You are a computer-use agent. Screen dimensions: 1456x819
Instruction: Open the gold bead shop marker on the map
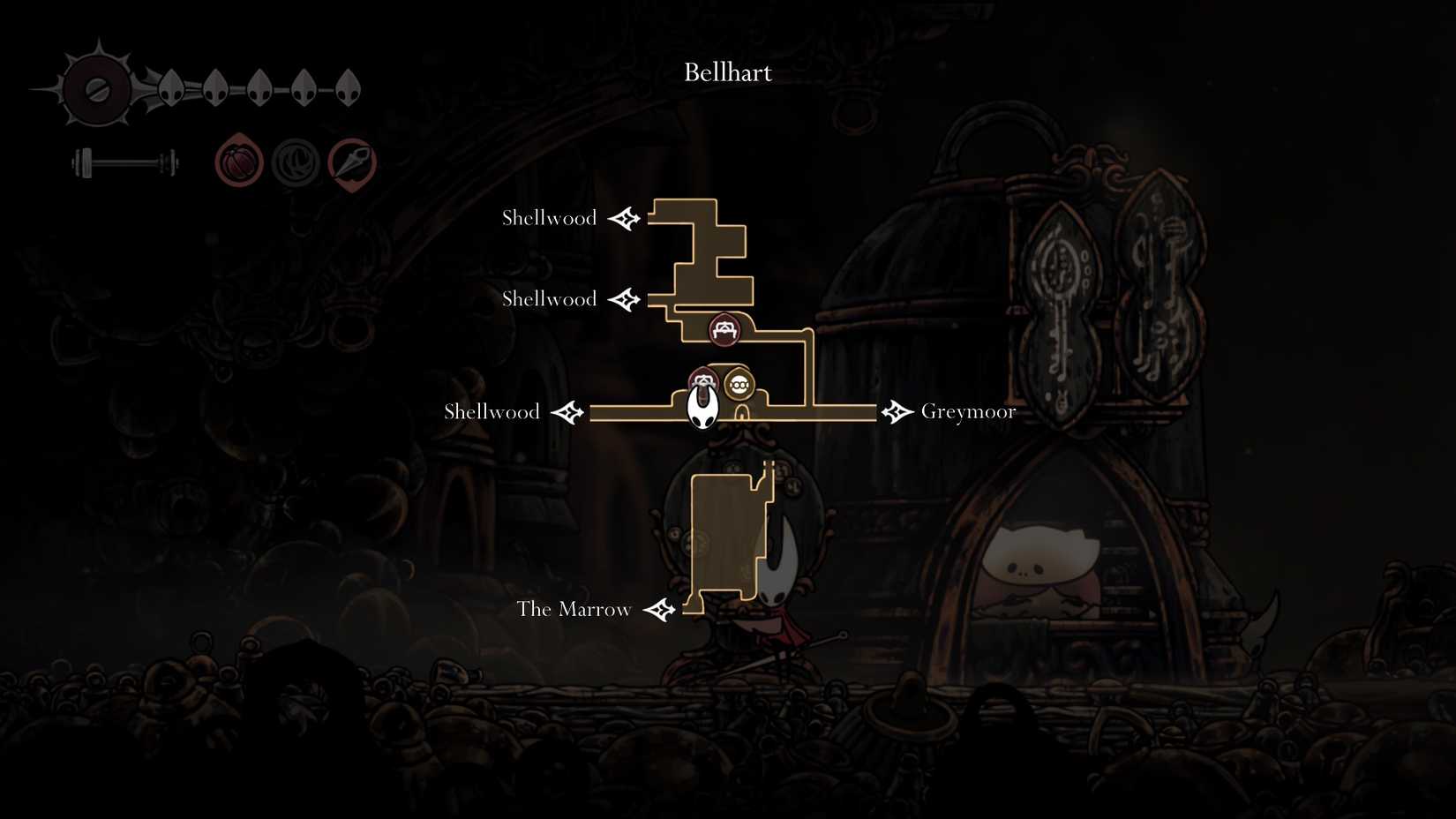[x=739, y=383]
